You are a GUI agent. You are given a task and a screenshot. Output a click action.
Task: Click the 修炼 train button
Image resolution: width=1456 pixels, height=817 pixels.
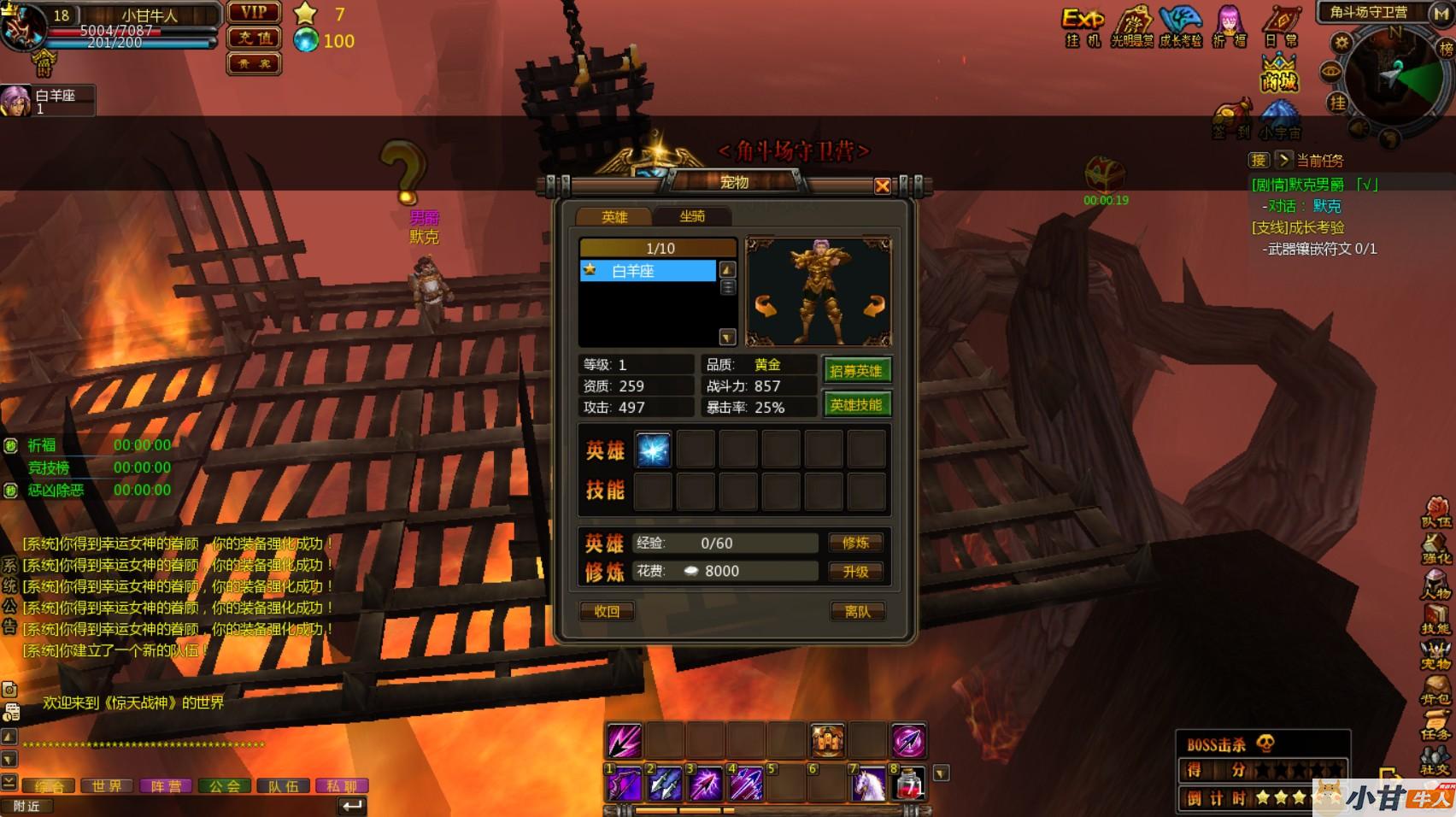855,543
